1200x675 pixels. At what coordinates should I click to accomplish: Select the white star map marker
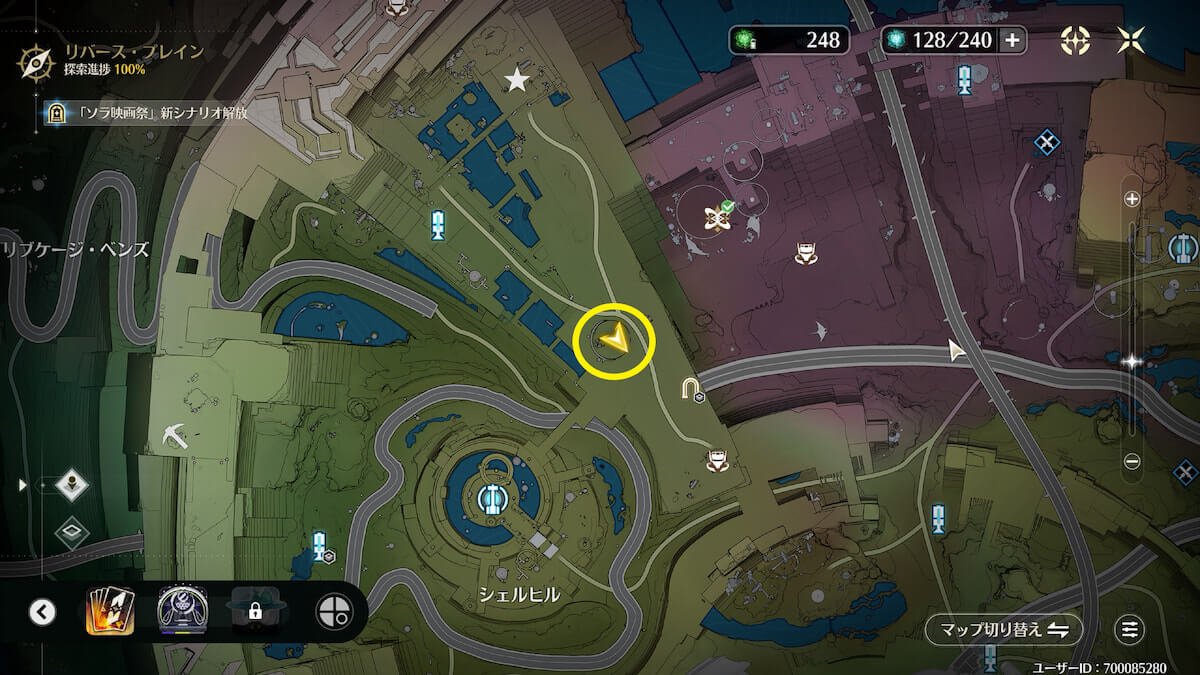click(x=517, y=80)
